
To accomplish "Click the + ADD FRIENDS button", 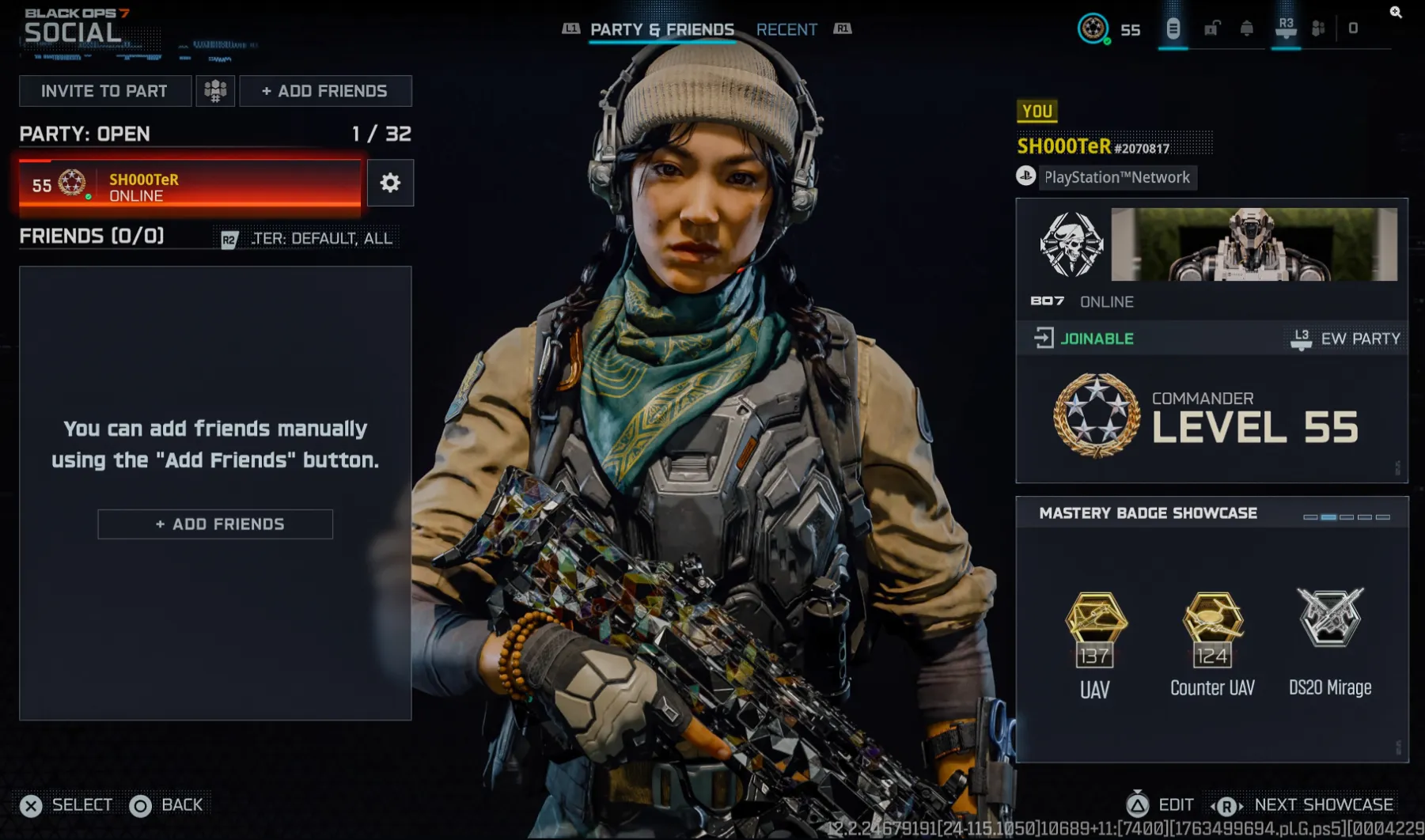I will (325, 90).
